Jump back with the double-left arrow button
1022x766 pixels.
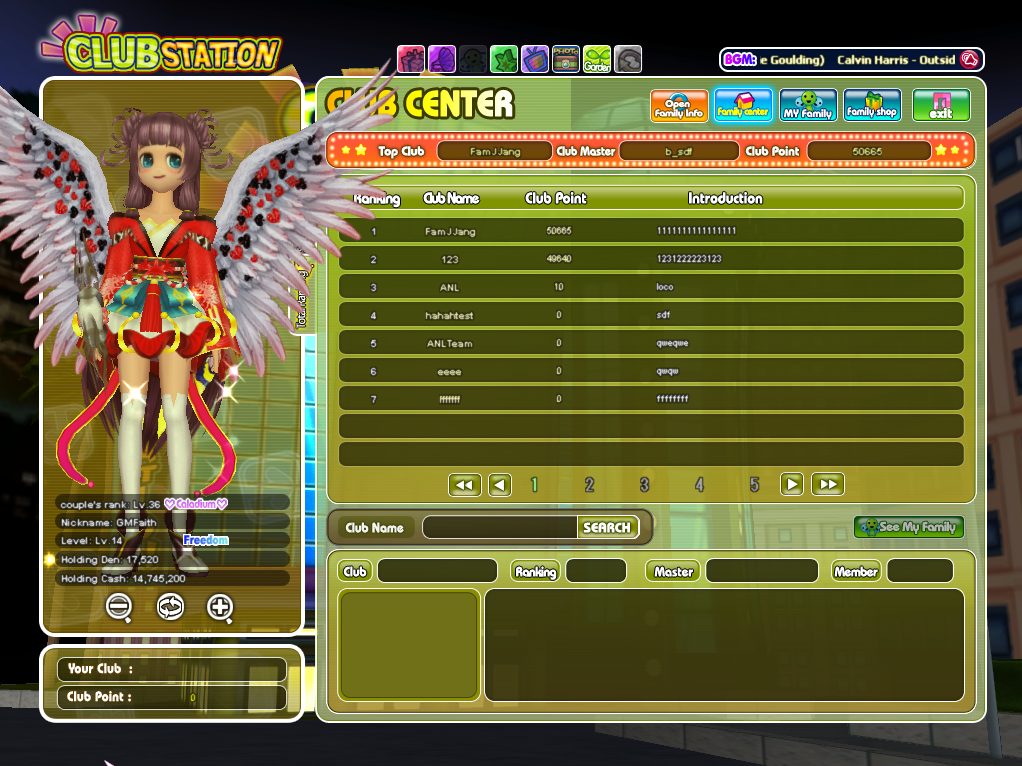point(464,485)
